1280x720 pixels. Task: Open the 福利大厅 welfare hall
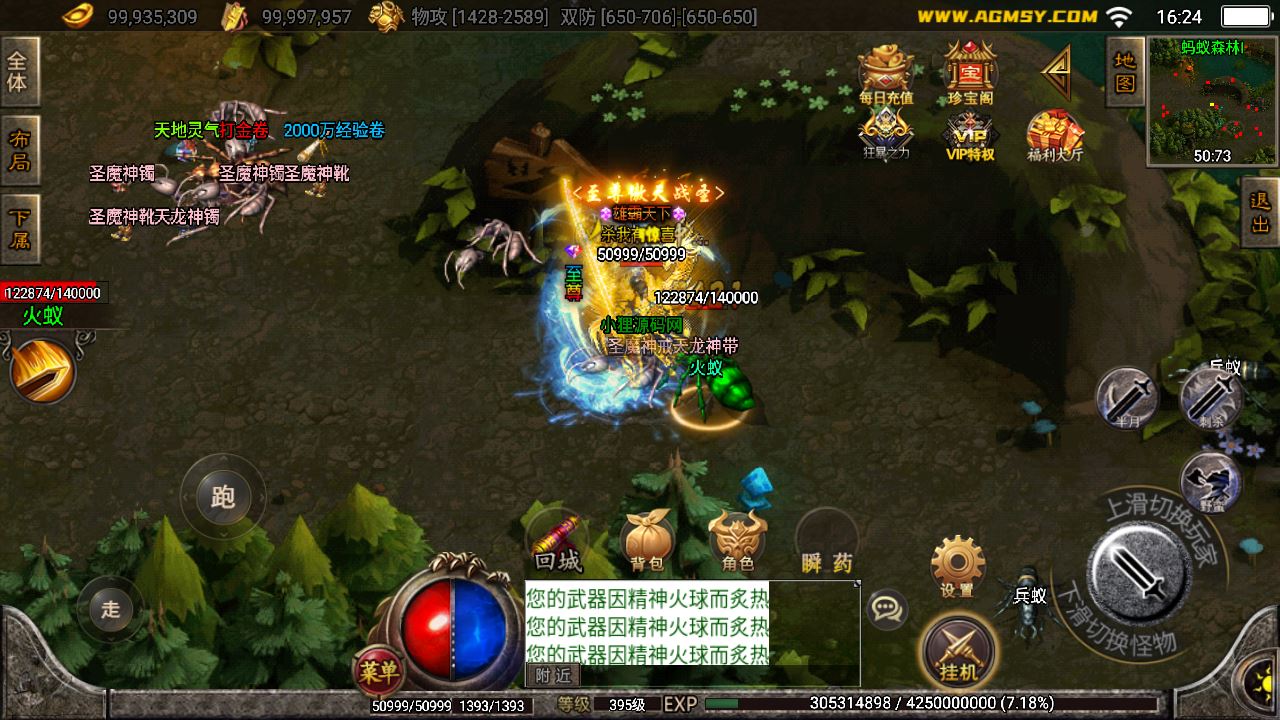tap(1055, 135)
